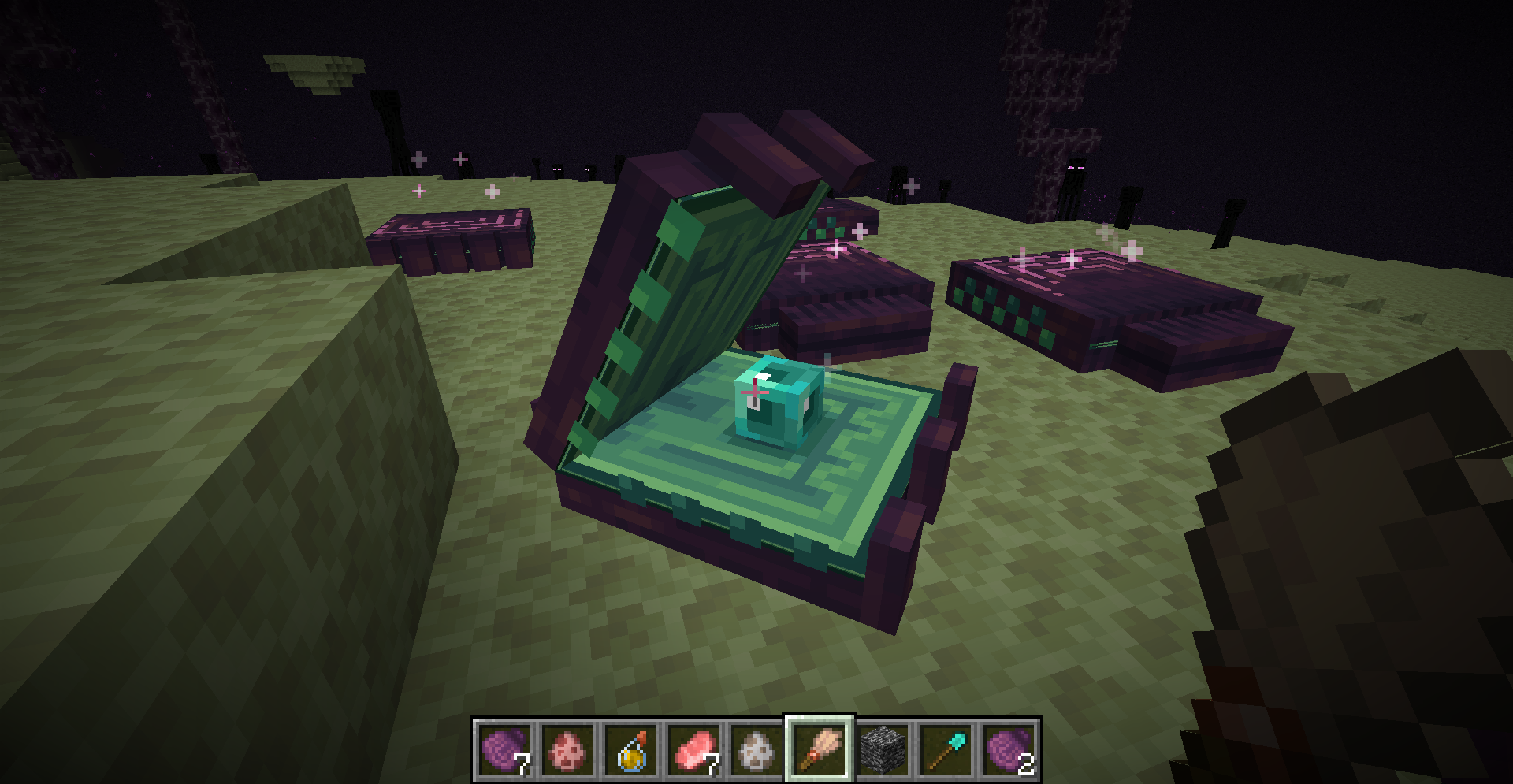Equip the diamond shovel slot
The image size is (1513, 784).
coord(946,749)
